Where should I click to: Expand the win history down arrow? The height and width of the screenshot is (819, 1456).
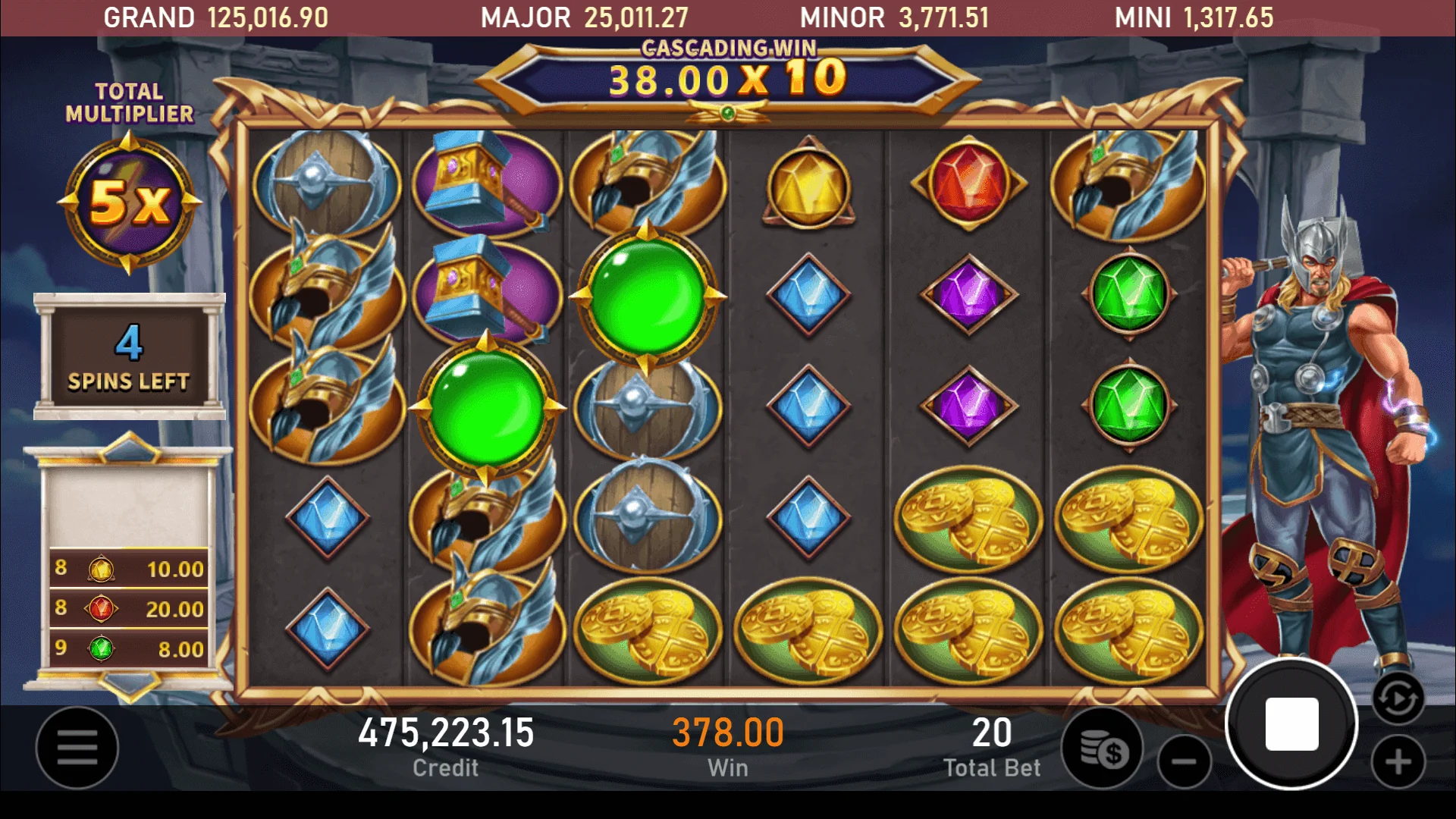click(x=130, y=684)
